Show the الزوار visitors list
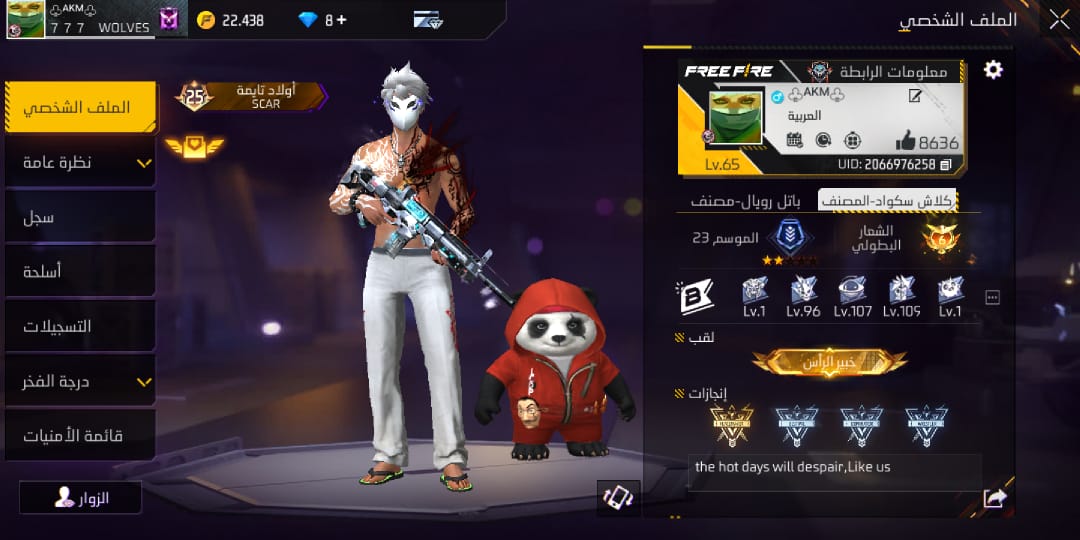 [x=81, y=497]
